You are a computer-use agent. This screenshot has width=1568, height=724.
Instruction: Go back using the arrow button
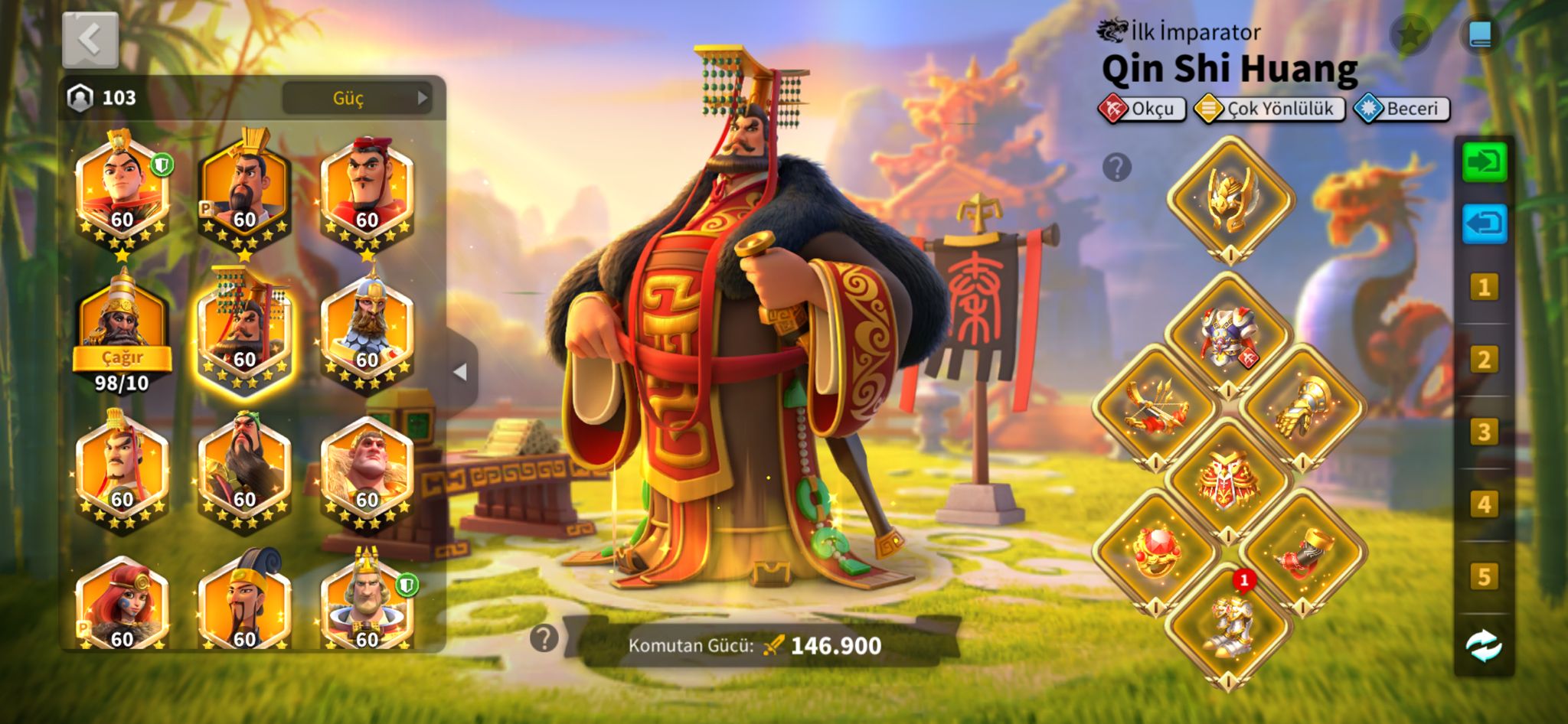pos(90,39)
